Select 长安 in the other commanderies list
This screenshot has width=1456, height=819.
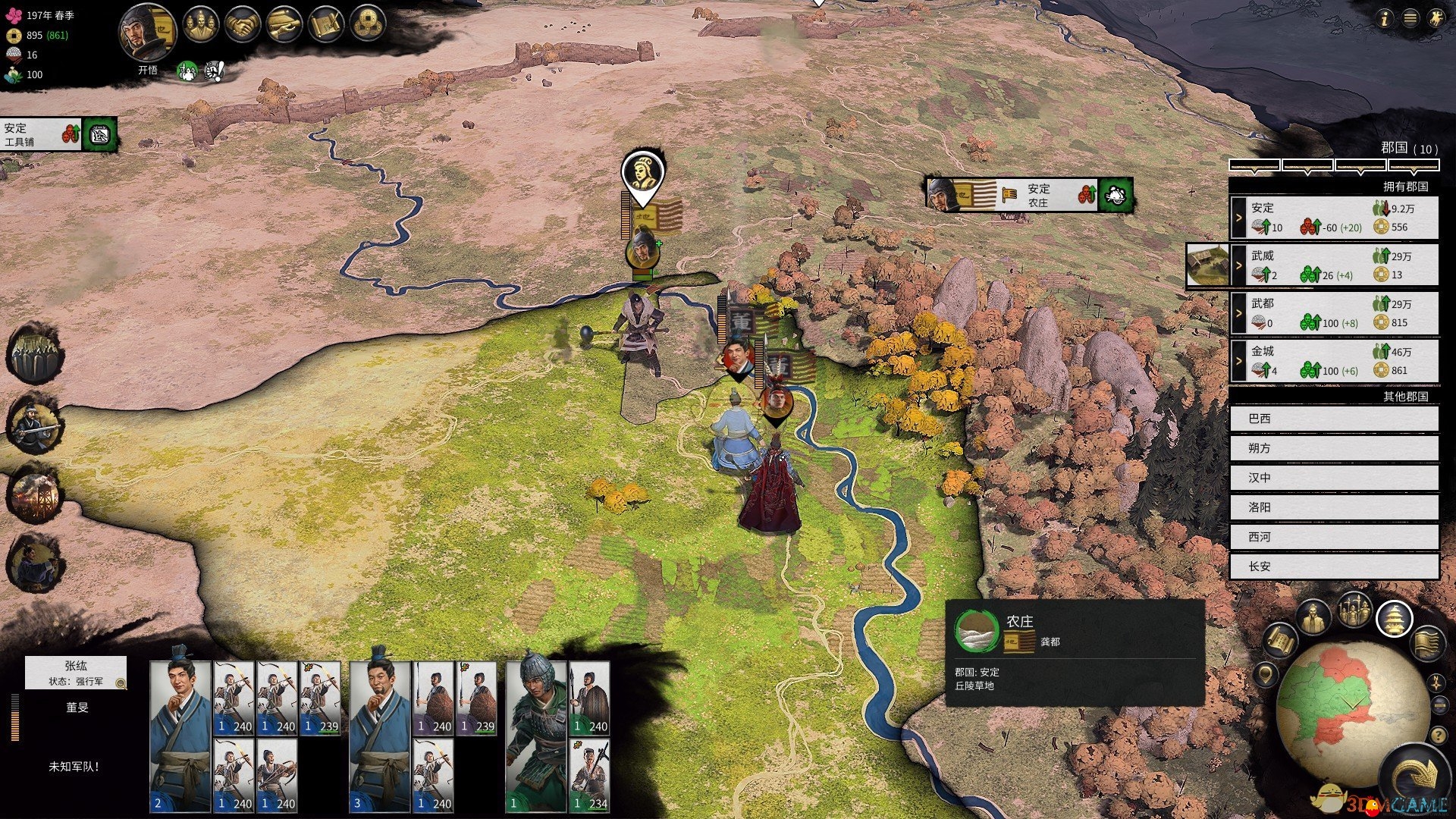point(1333,566)
